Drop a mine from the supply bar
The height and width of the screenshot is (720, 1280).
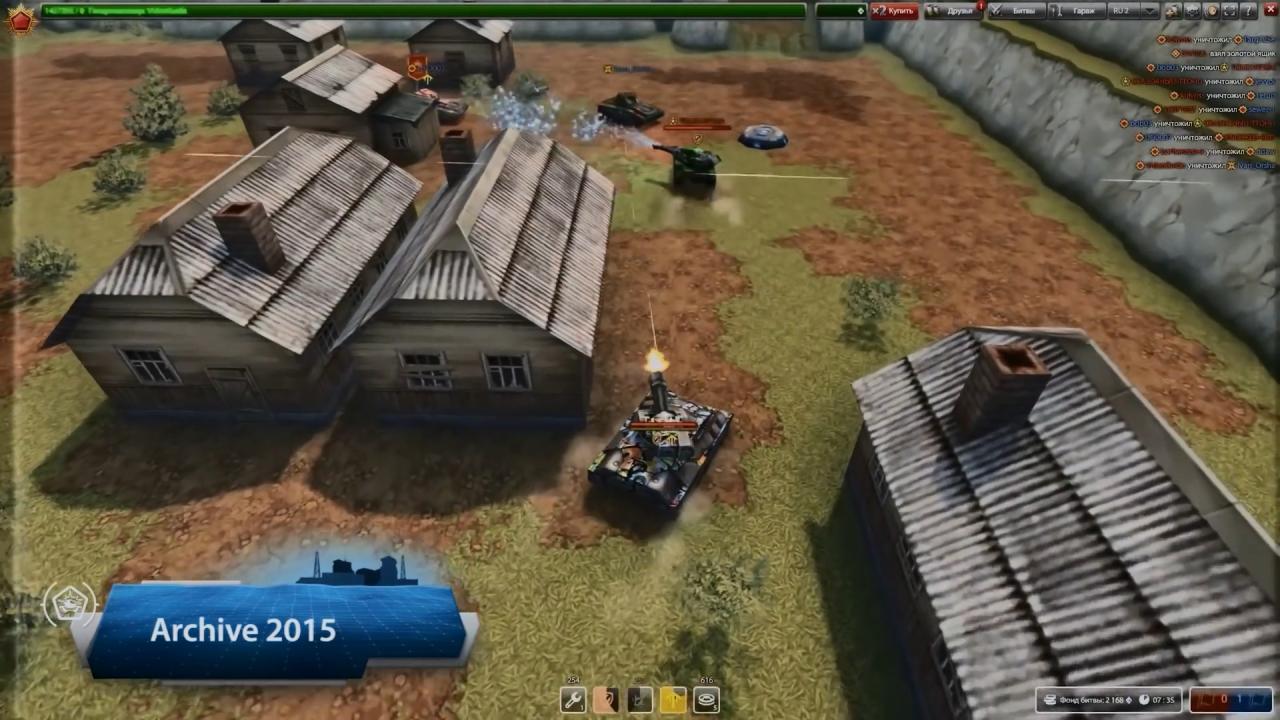pyautogui.click(x=706, y=700)
